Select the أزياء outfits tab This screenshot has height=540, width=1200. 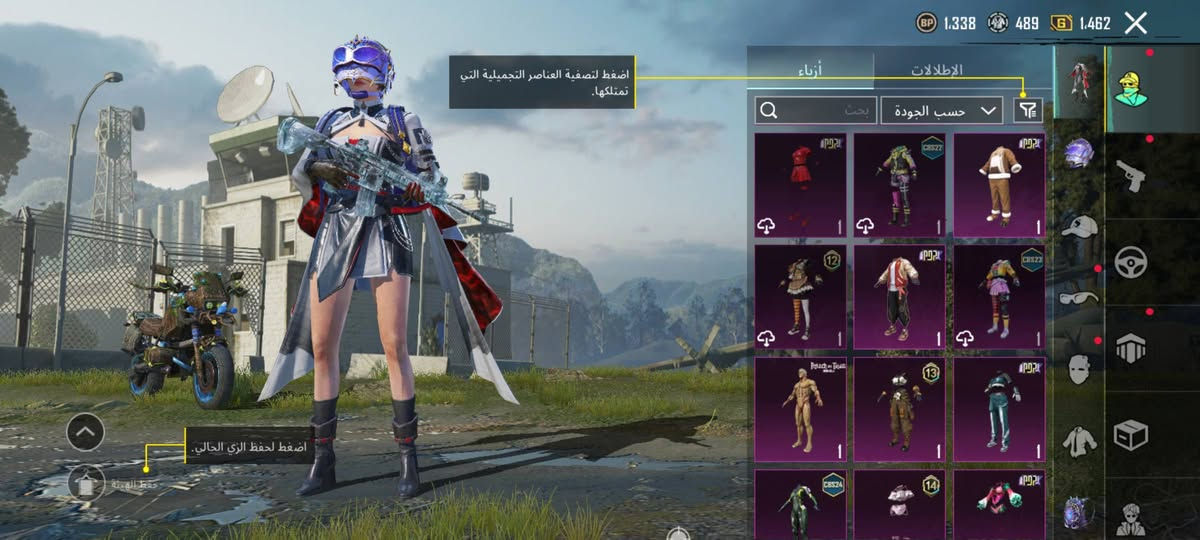810,70
